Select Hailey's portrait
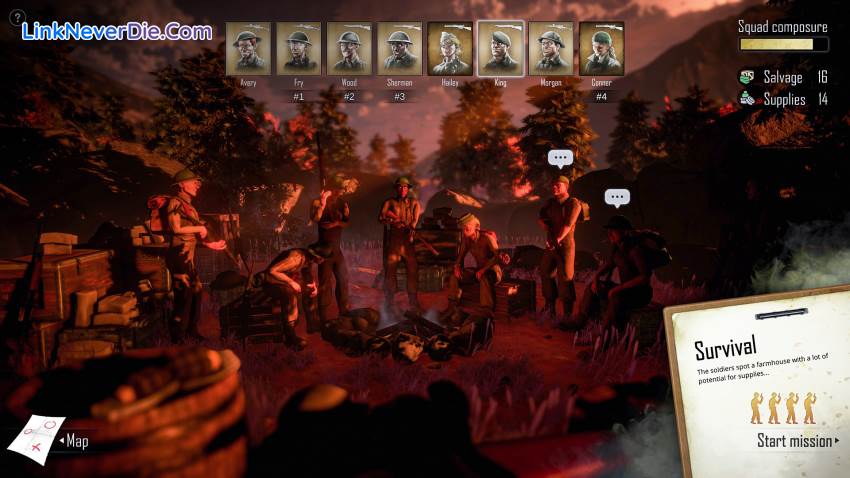 [x=450, y=48]
